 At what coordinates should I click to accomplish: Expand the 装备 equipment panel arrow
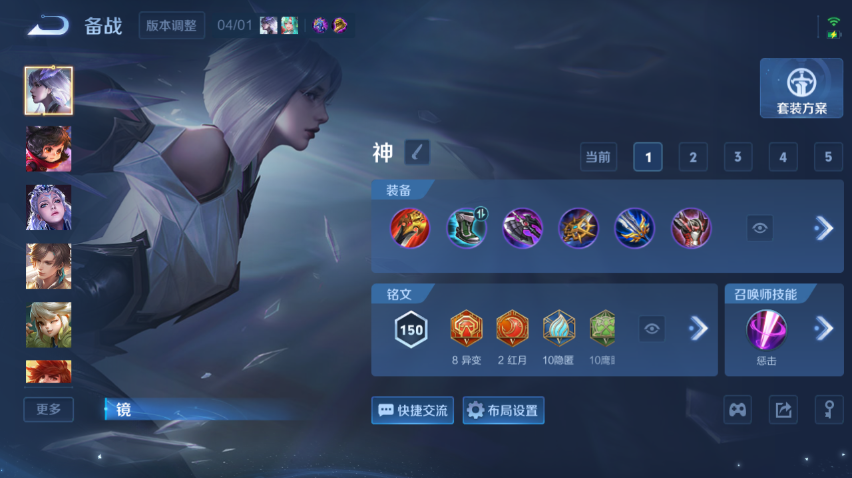823,228
